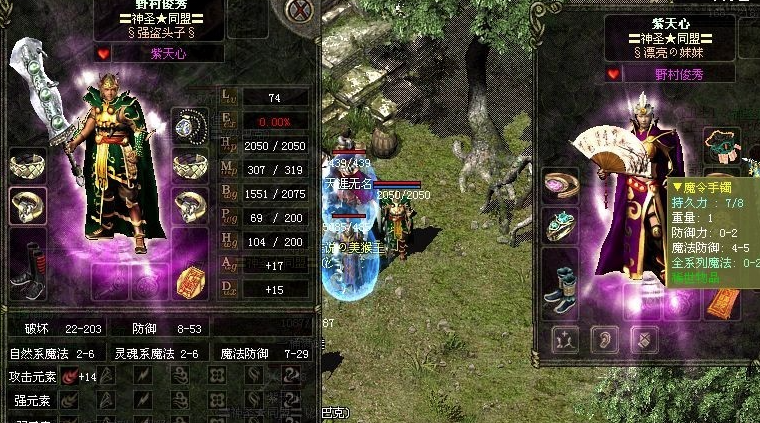This screenshot has height=423, width=760.
Task: Select the orange talisman beside the Dc stat
Action: pyautogui.click(x=188, y=284)
